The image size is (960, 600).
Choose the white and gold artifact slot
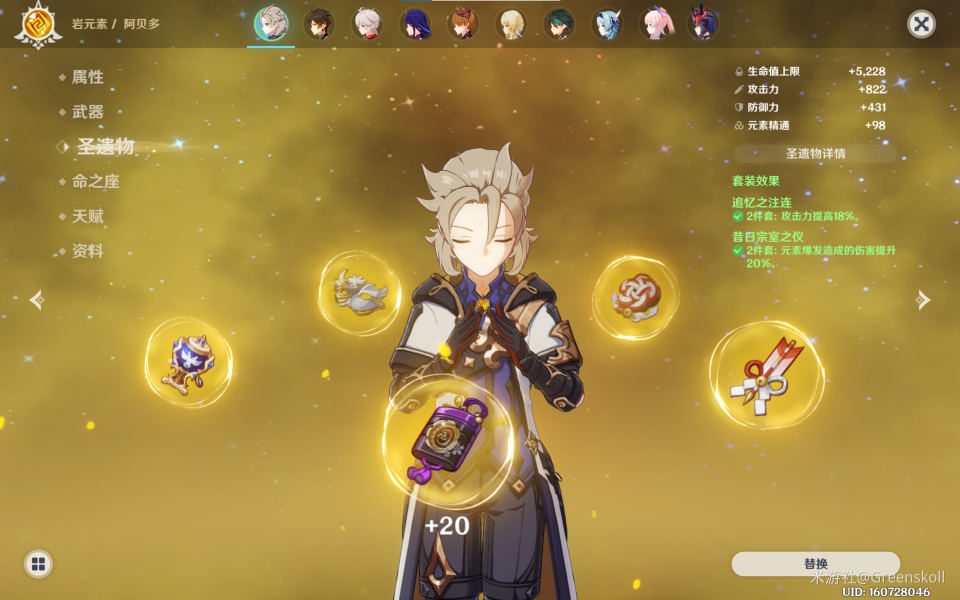click(x=360, y=292)
